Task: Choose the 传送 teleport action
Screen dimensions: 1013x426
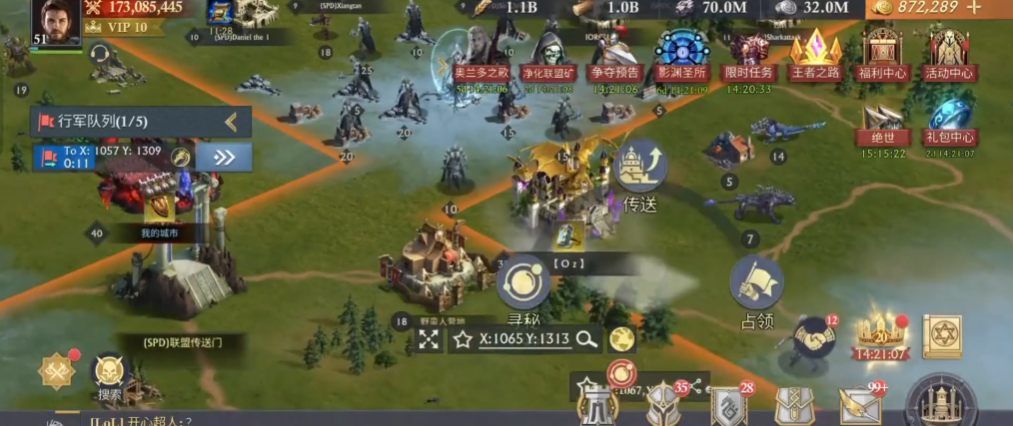Action: [640, 170]
